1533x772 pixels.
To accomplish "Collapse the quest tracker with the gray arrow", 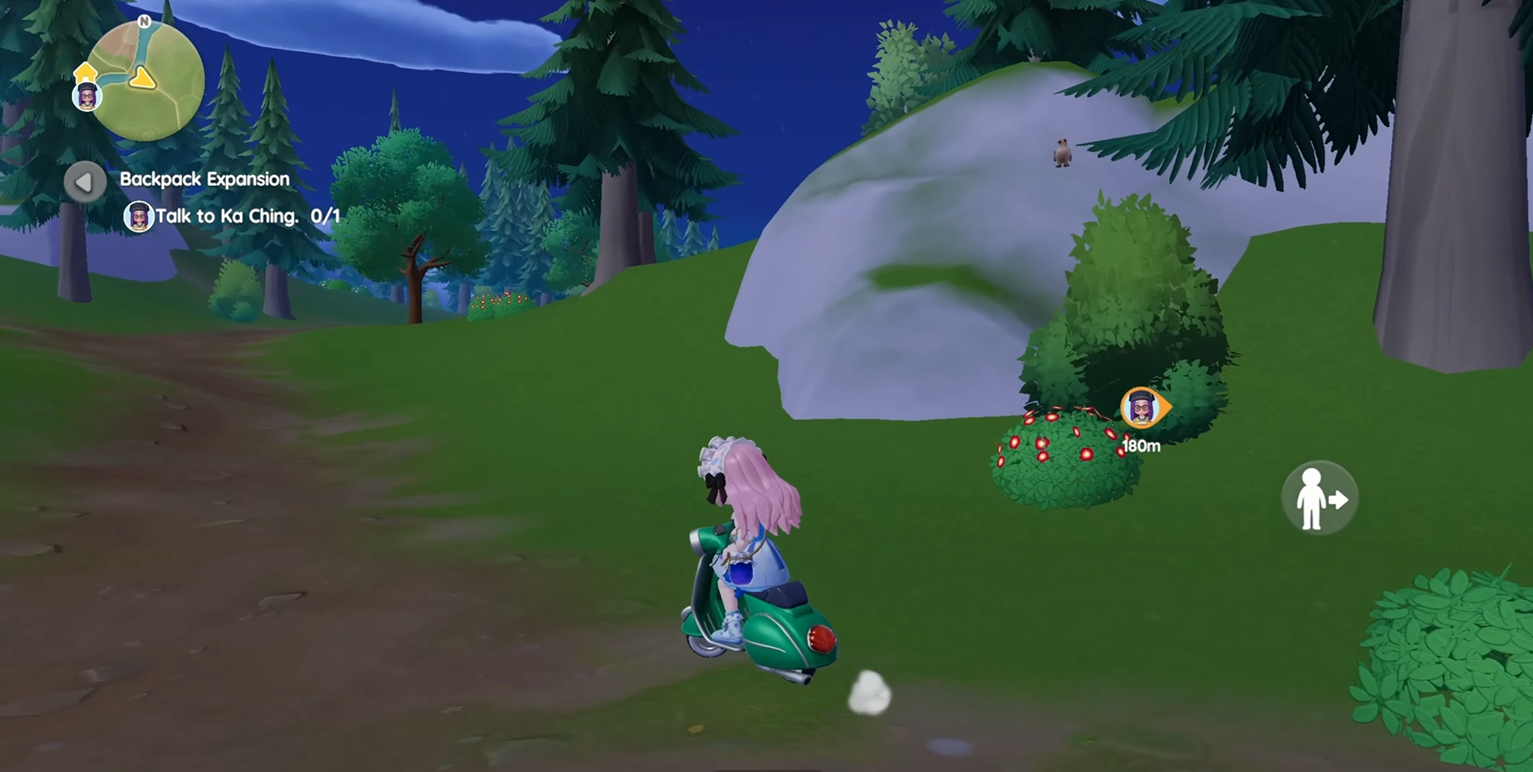I will 85,181.
